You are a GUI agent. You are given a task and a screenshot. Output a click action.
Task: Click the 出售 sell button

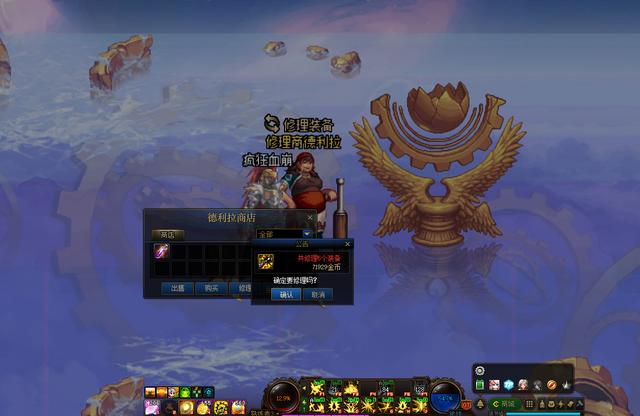point(177,288)
